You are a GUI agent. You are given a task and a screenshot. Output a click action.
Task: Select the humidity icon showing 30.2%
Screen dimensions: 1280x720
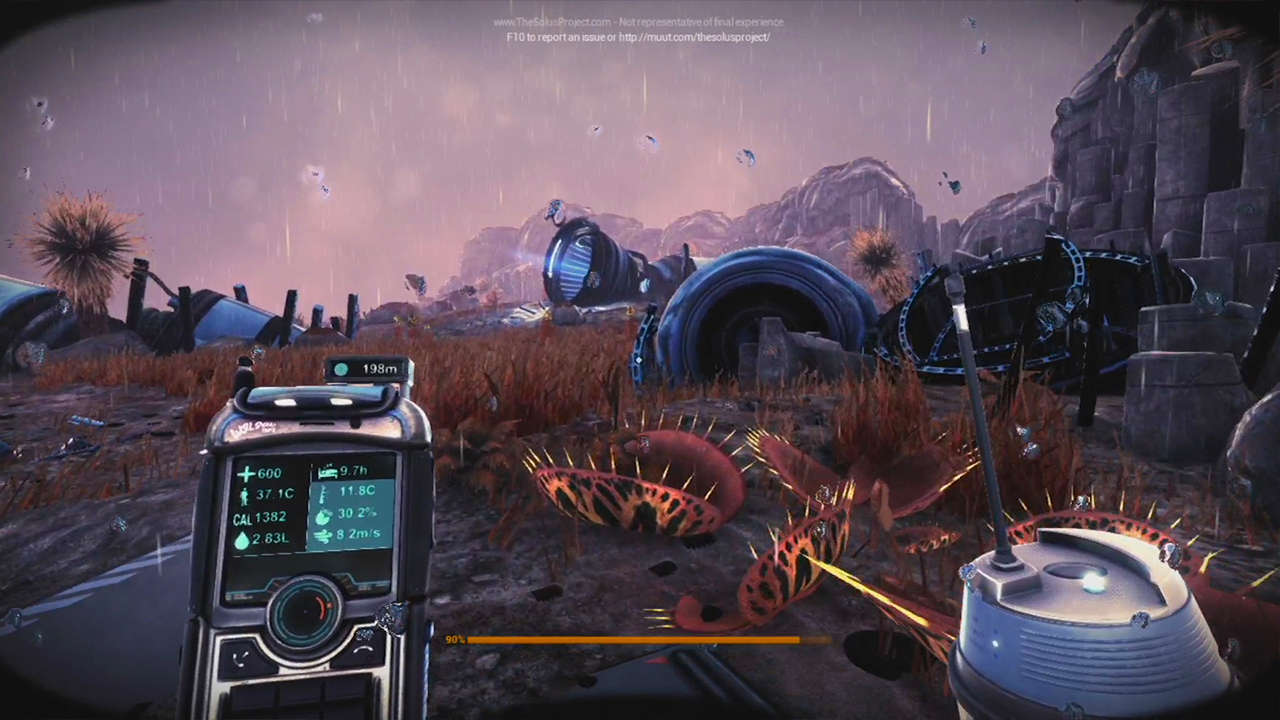322,517
